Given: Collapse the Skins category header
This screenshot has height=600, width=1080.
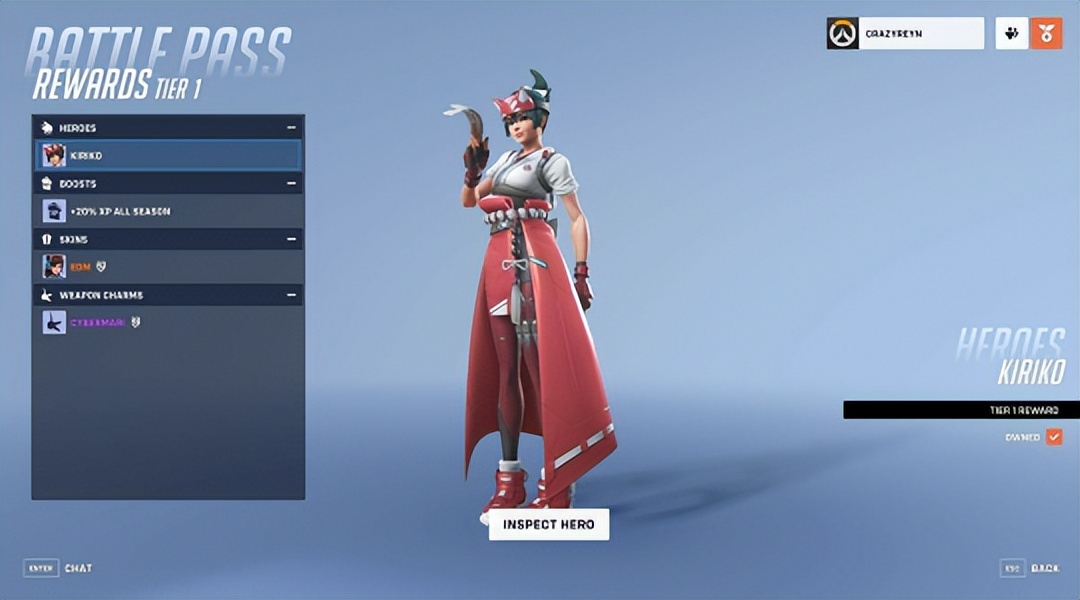Looking at the screenshot, I should (x=291, y=240).
